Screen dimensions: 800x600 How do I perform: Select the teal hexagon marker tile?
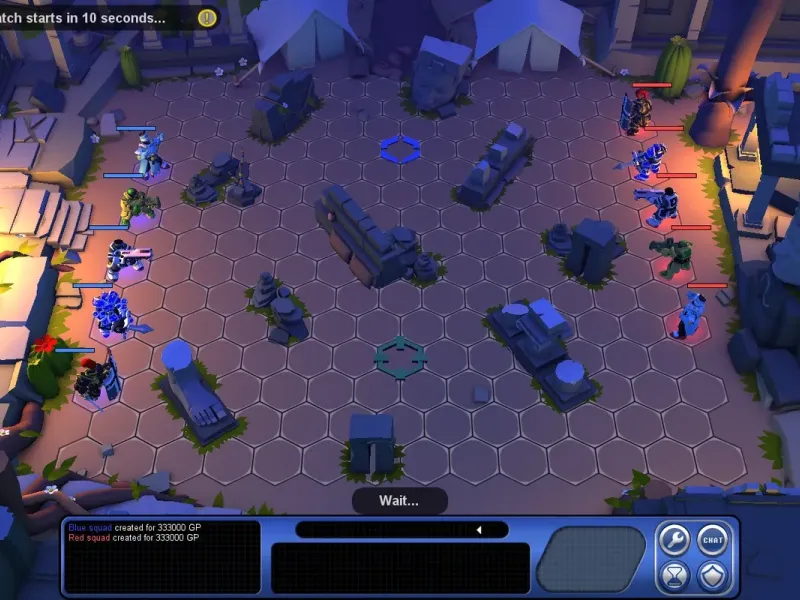point(400,357)
